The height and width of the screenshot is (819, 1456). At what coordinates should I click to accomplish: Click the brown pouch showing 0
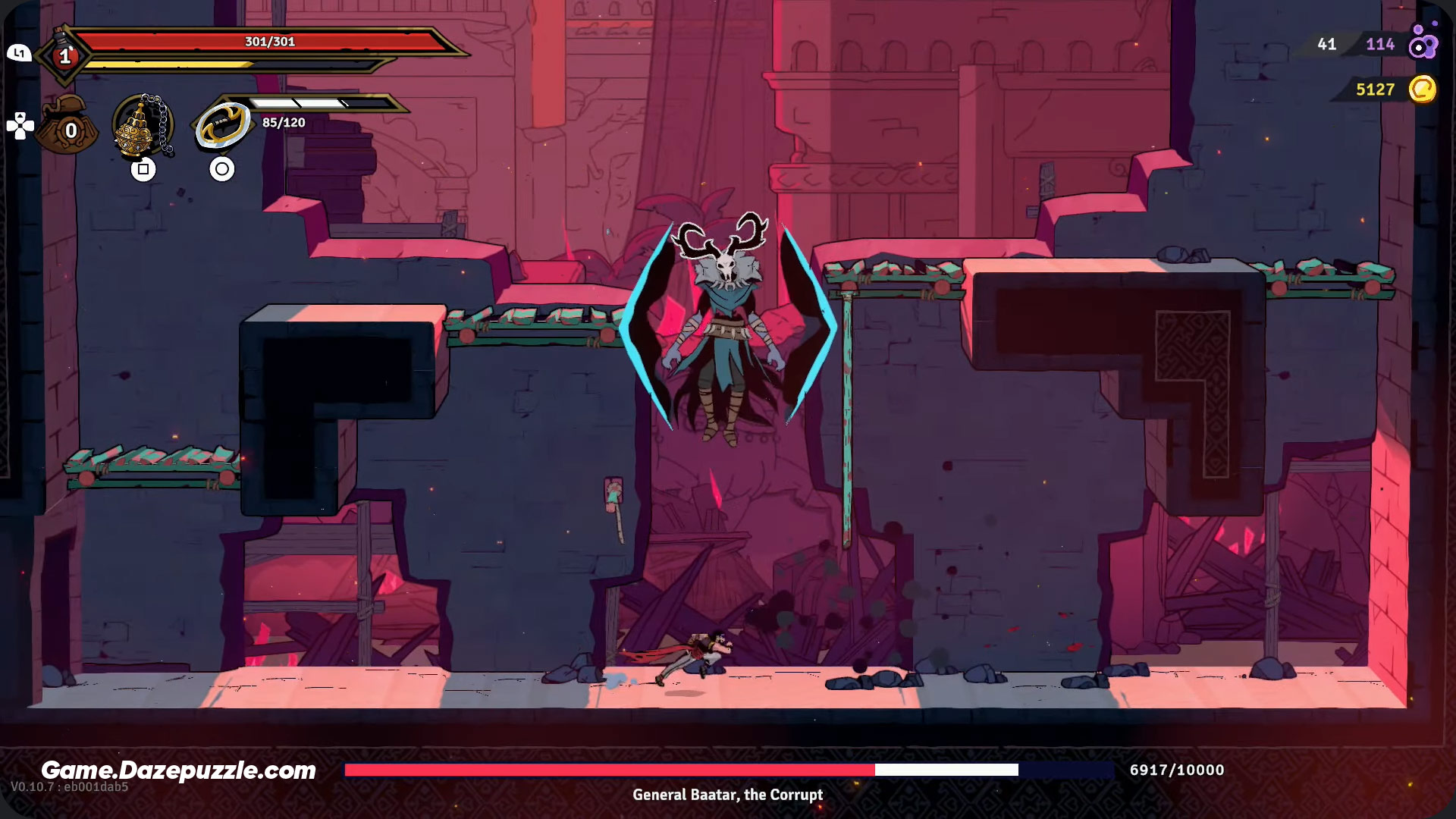point(69,128)
